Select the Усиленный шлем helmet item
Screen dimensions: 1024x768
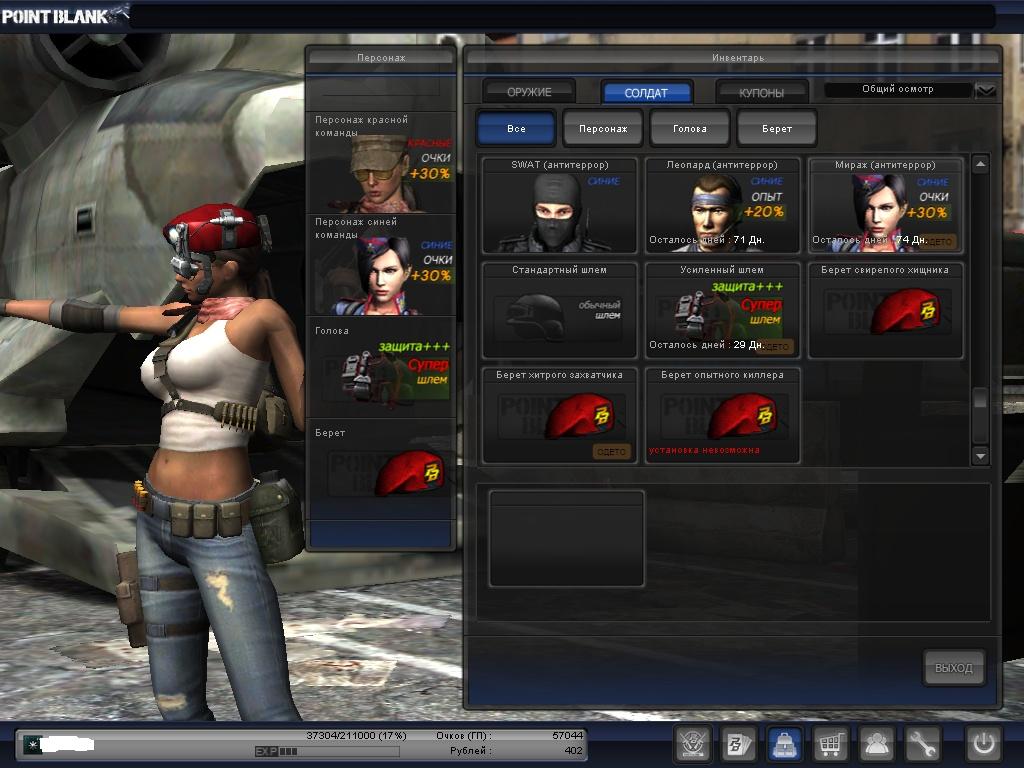723,311
